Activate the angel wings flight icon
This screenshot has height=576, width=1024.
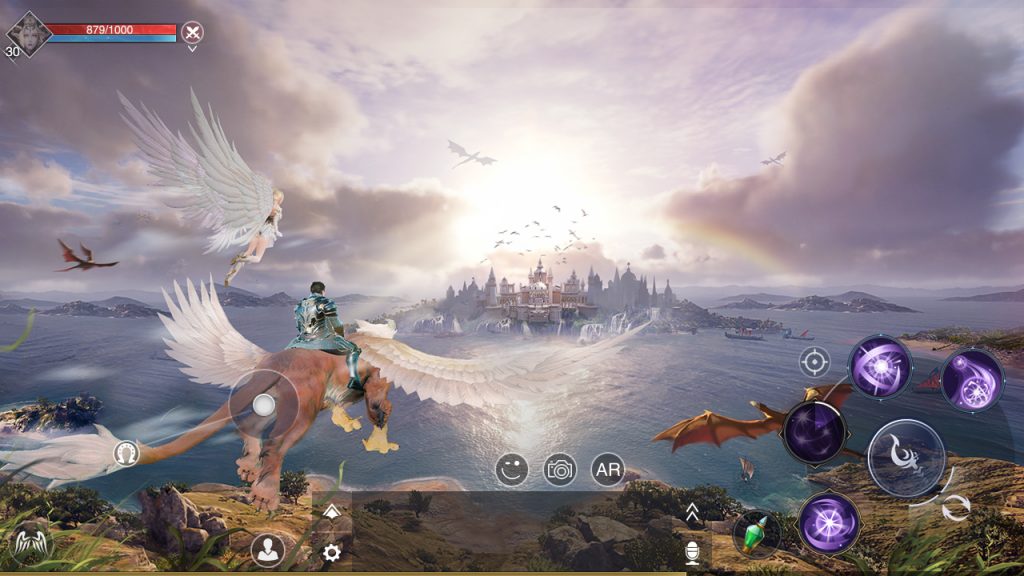pos(30,545)
